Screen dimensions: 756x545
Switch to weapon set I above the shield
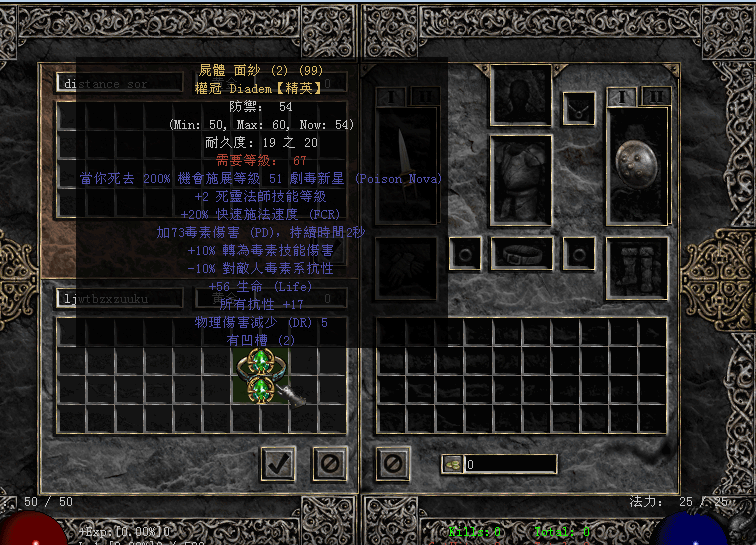click(x=622, y=96)
